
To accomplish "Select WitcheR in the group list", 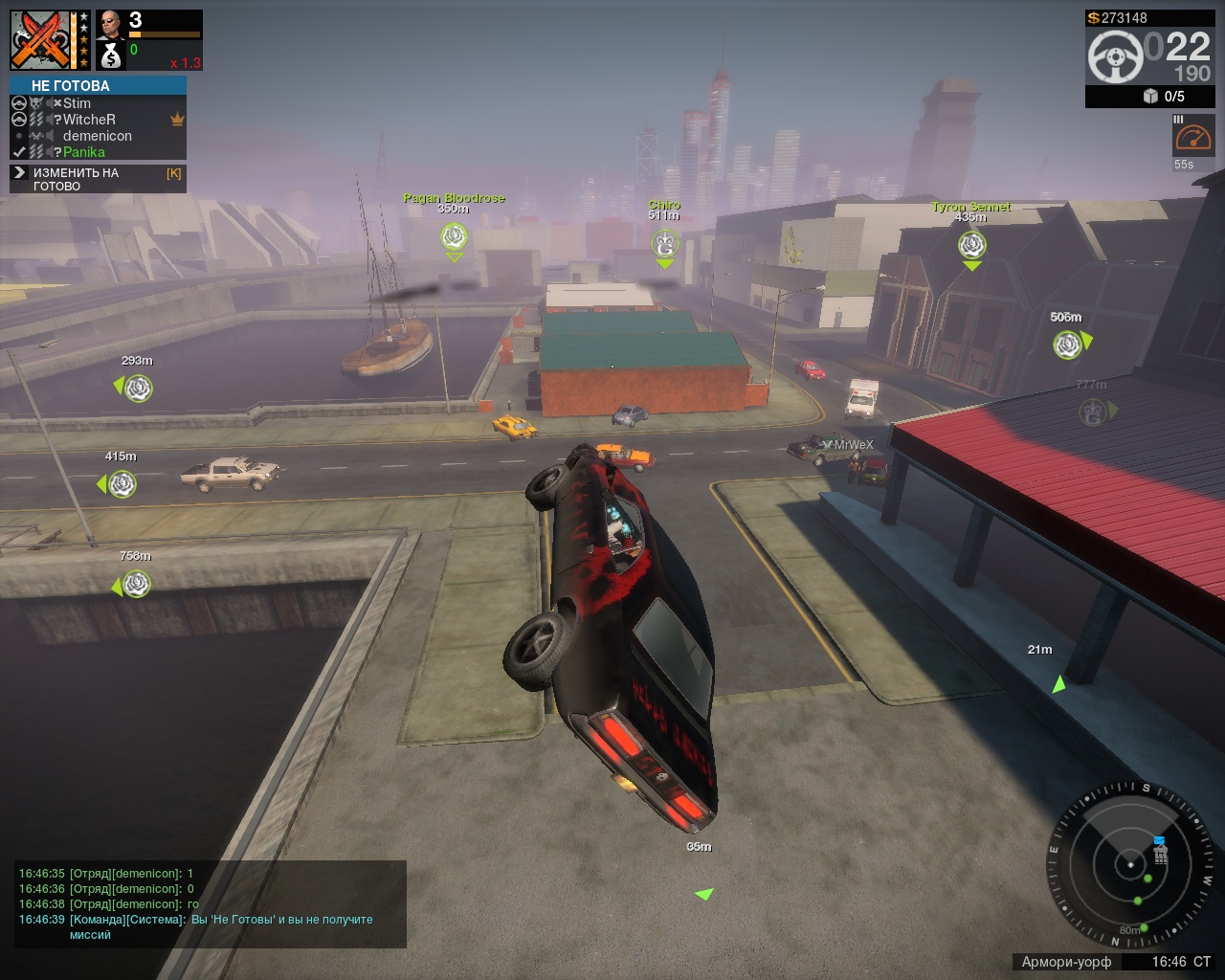I will click(x=89, y=120).
